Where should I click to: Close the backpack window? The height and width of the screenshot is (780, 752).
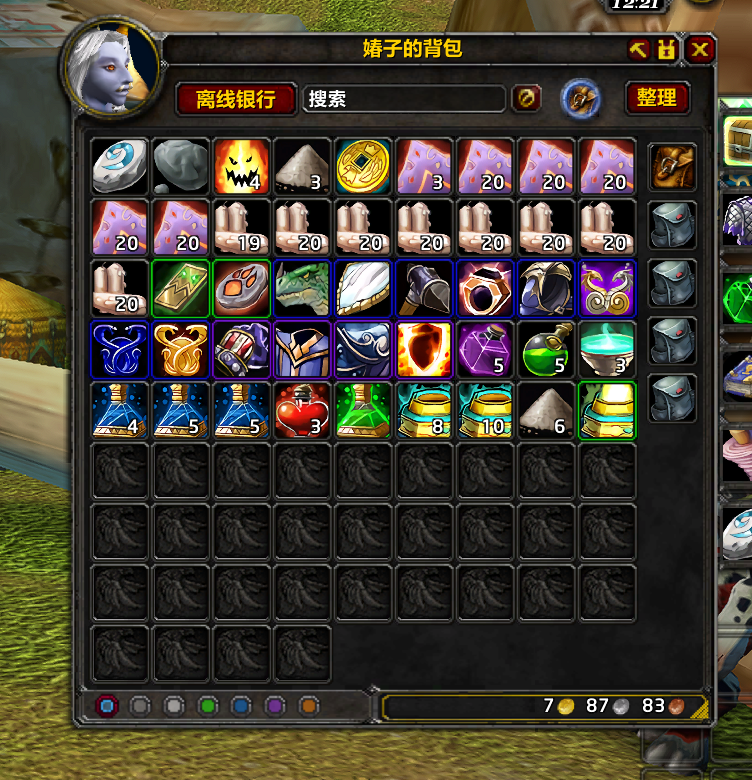(x=700, y=49)
